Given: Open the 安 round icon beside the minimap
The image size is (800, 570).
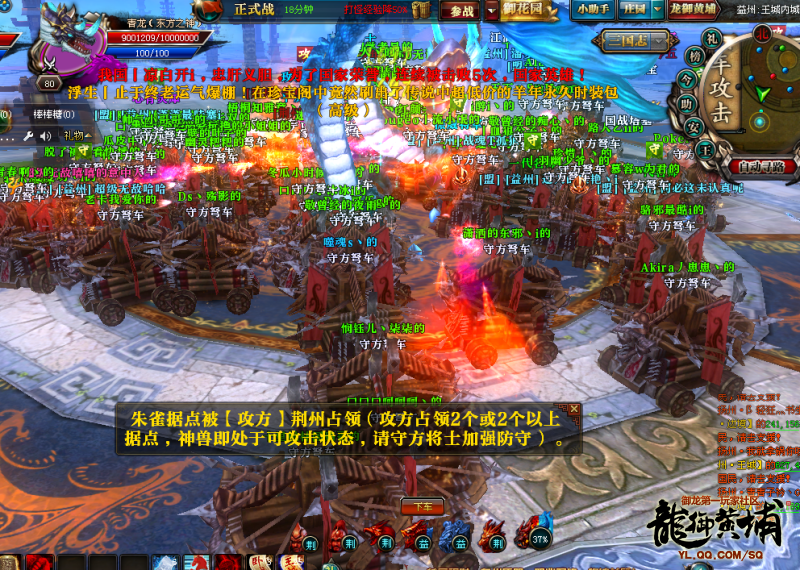Looking at the screenshot, I should click(x=689, y=127).
